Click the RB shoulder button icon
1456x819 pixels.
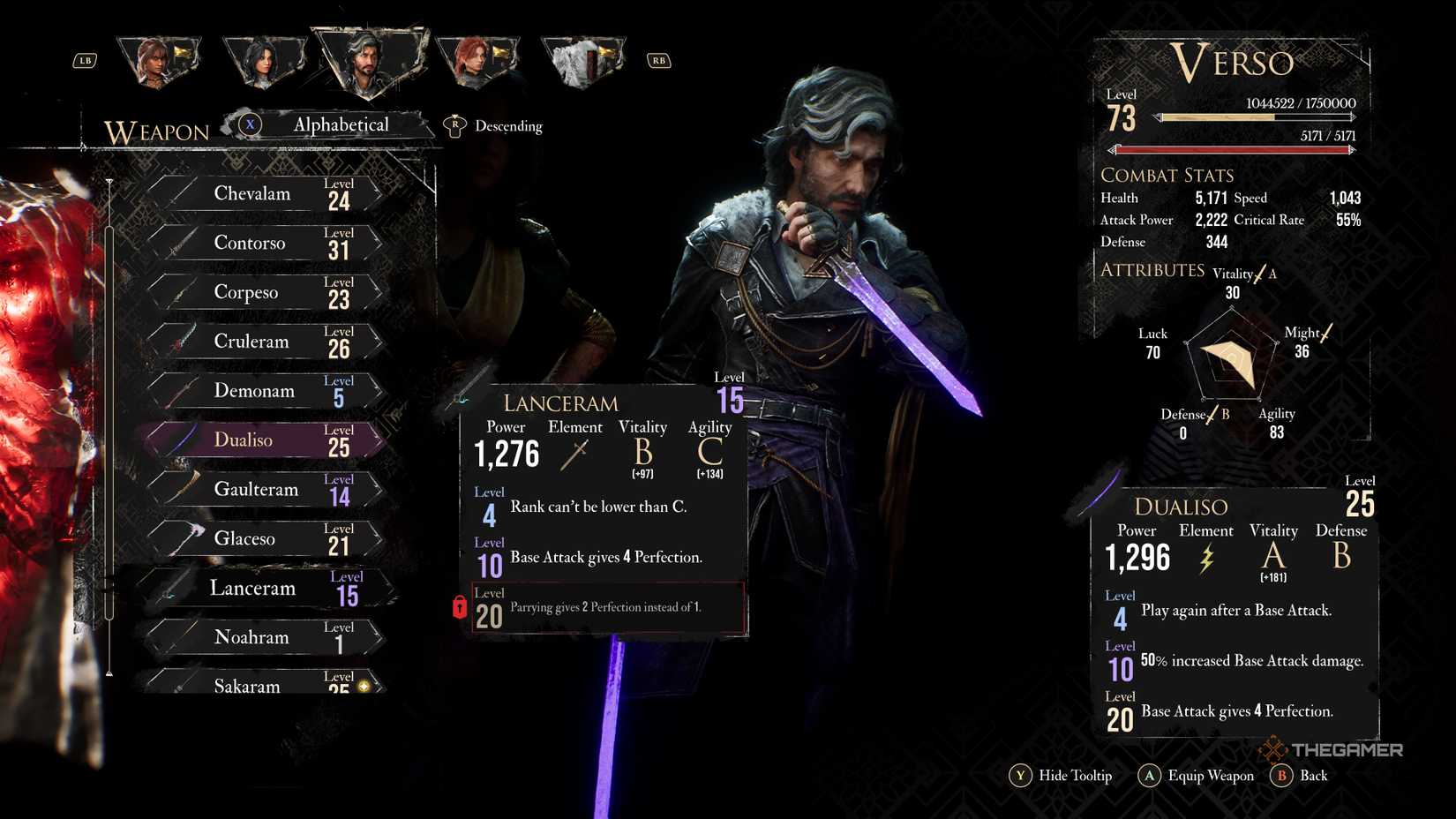click(x=657, y=60)
